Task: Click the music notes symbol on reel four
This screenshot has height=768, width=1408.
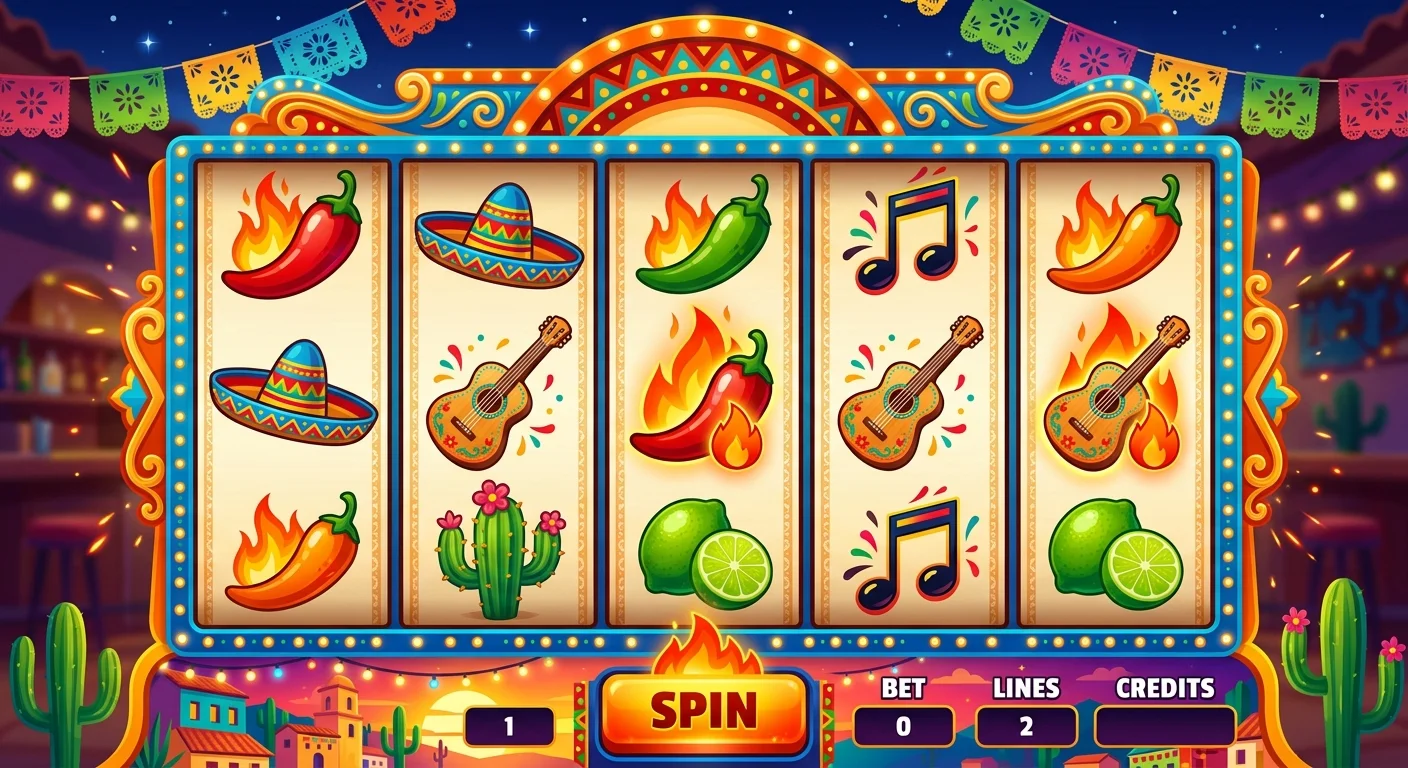Action: [x=905, y=235]
